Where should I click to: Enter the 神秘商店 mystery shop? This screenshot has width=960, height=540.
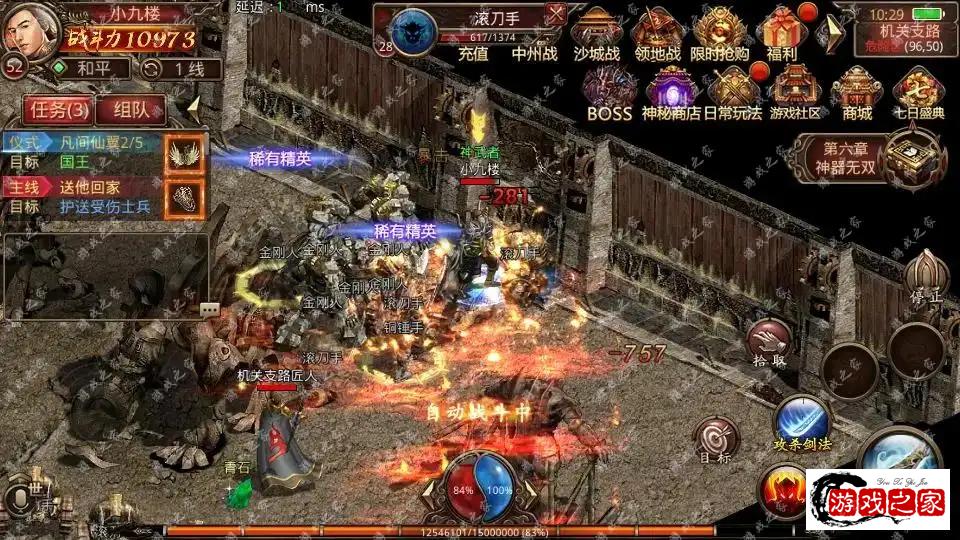670,91
